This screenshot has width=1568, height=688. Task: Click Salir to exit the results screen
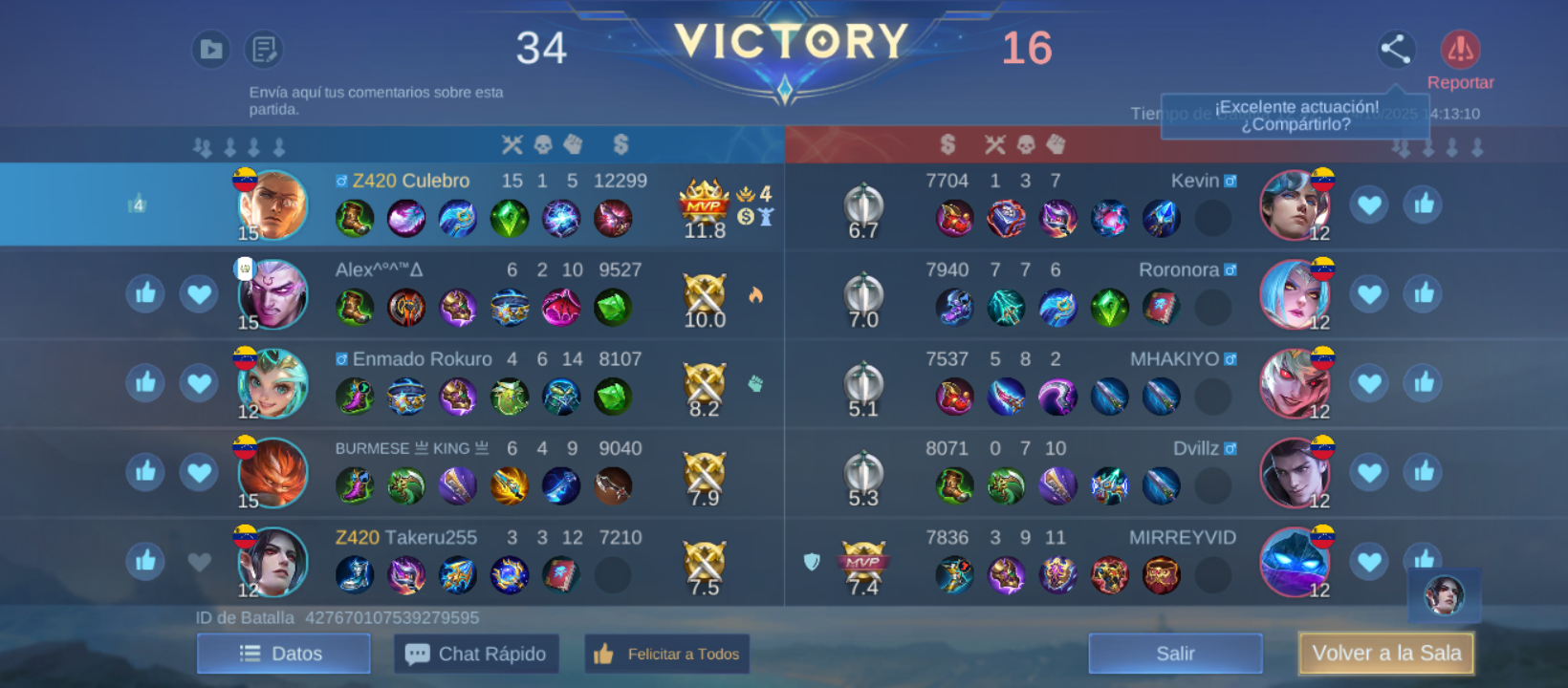[x=1174, y=654]
